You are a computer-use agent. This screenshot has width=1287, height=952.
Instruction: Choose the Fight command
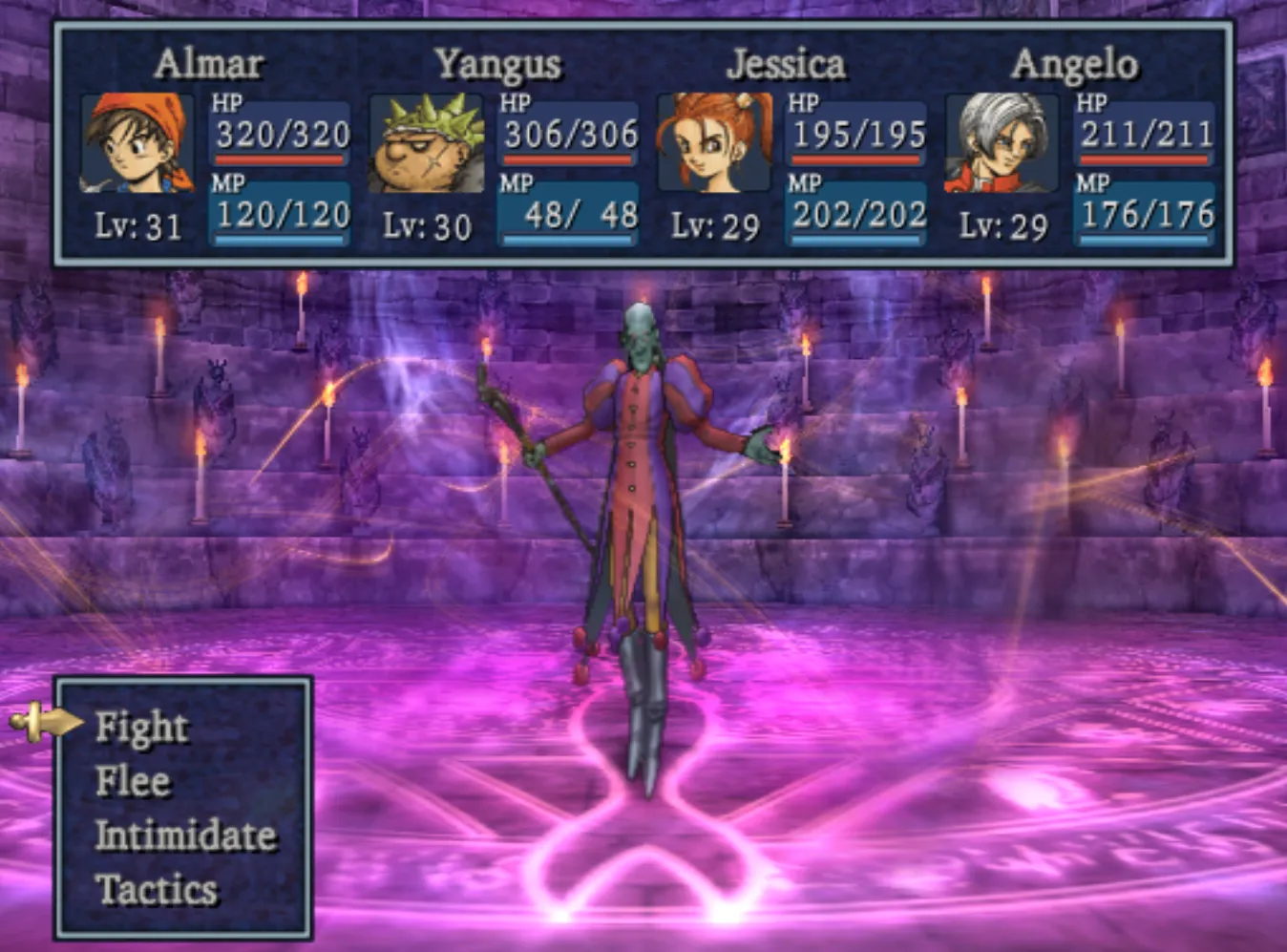[142, 728]
